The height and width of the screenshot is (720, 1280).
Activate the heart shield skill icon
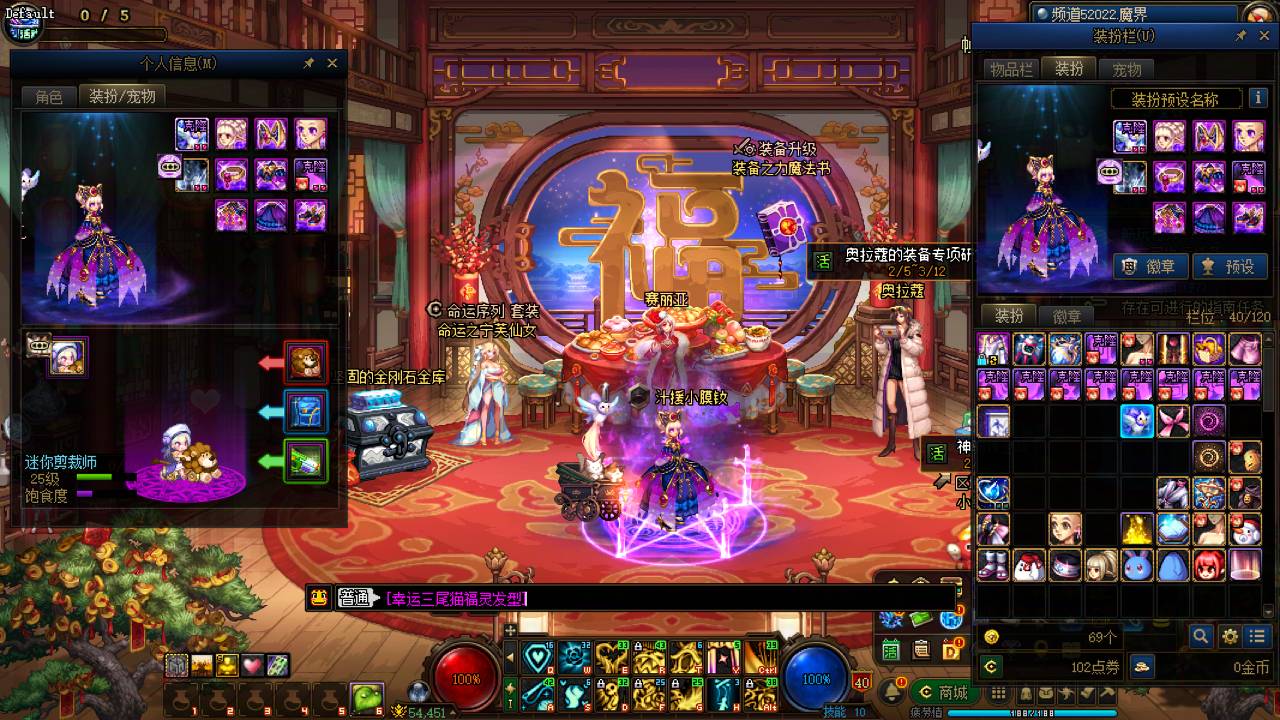[538, 657]
